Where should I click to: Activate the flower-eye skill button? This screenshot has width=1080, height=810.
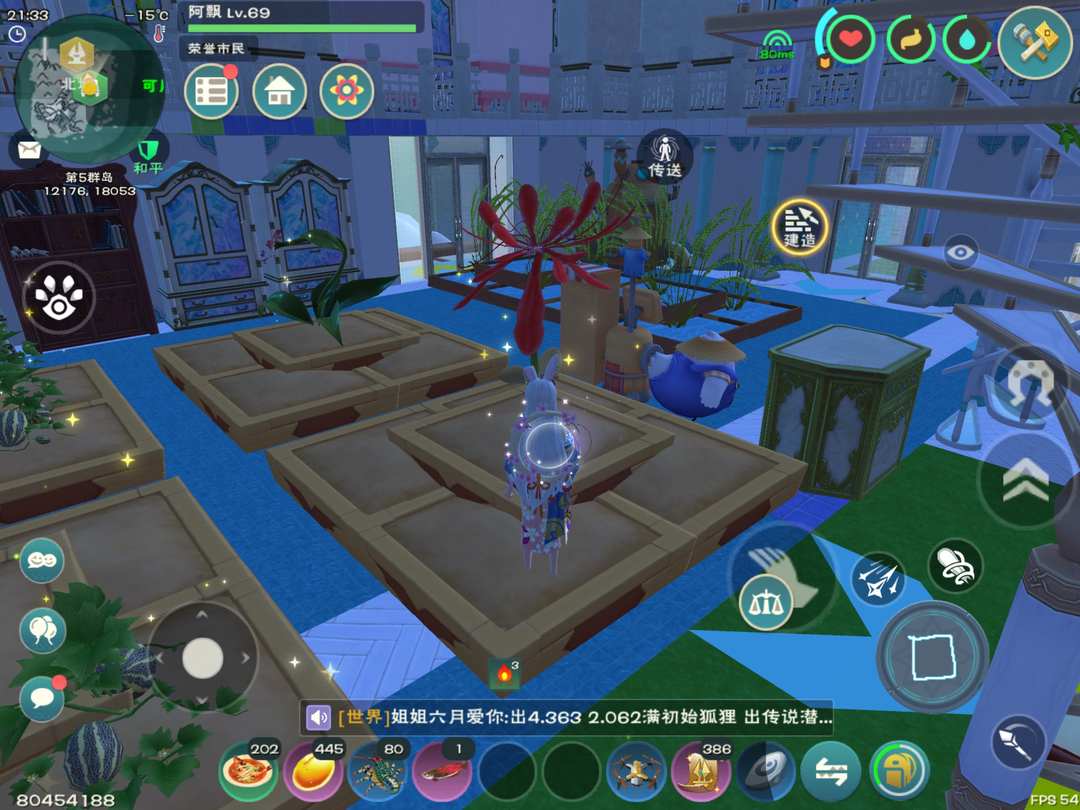pos(59,297)
